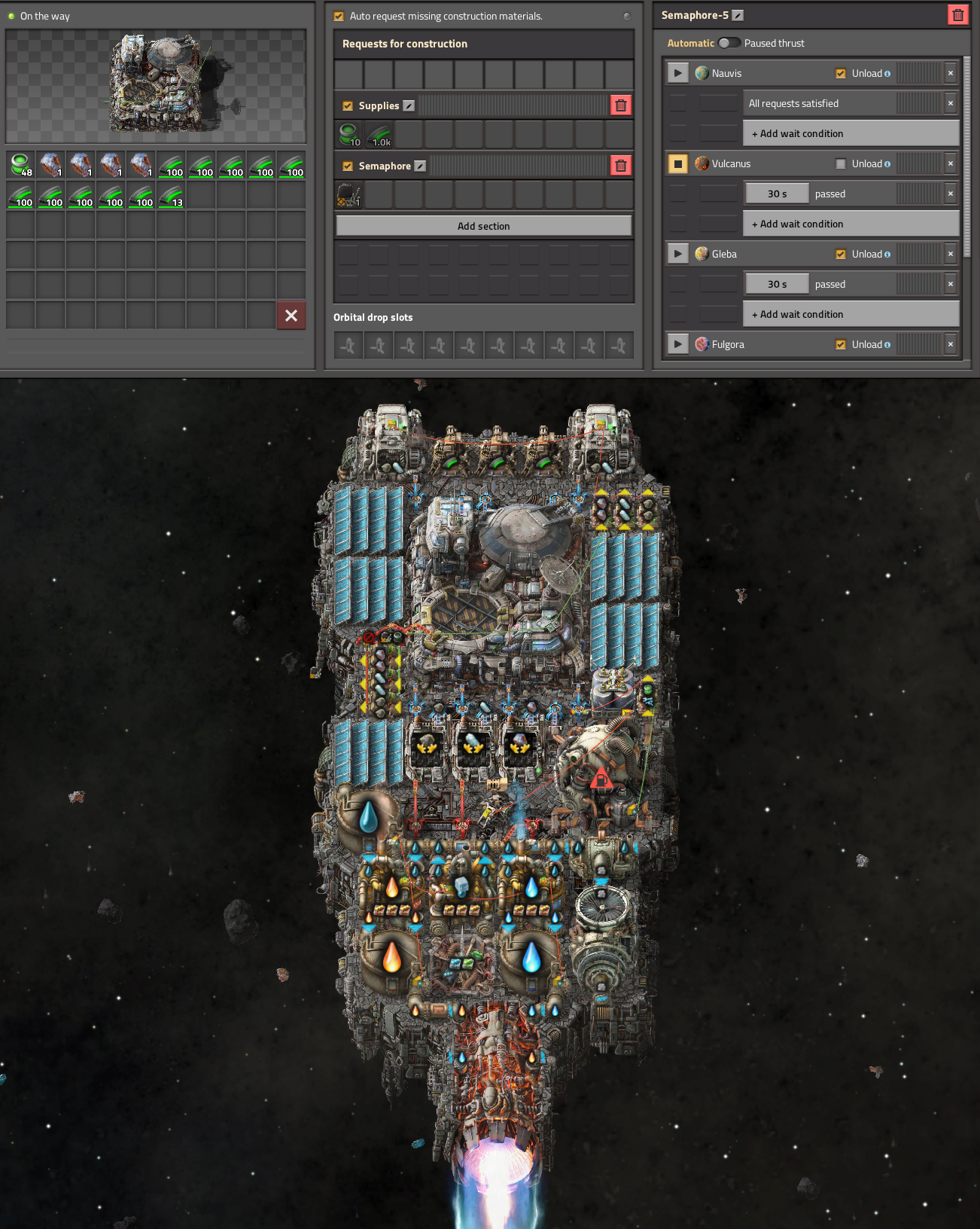This screenshot has width=980, height=1229.
Task: Edit the 30 s wait time for Vulcanus
Action: pyautogui.click(x=777, y=194)
